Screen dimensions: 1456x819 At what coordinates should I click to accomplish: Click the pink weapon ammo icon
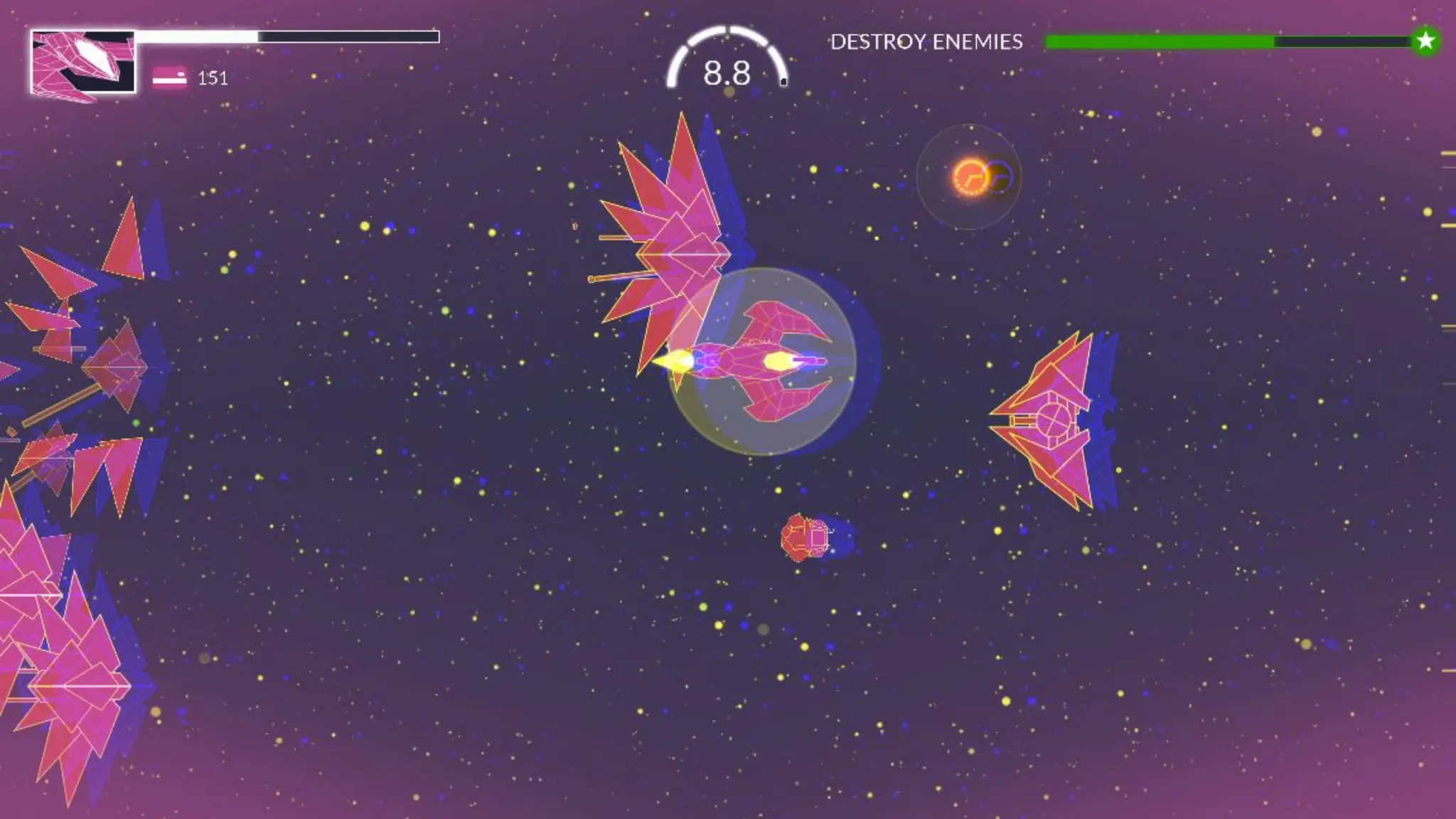pos(169,77)
